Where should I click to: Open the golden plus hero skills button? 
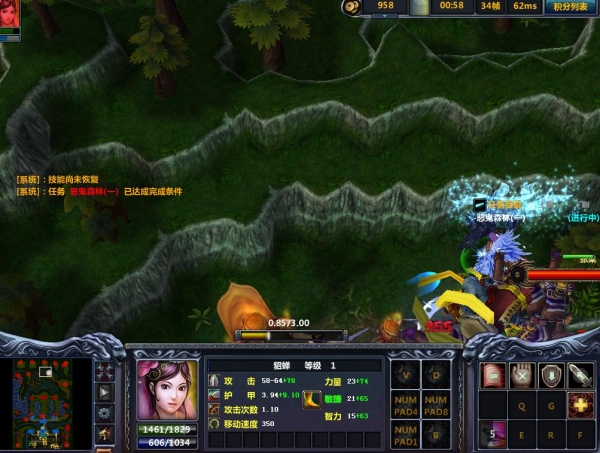point(579,405)
